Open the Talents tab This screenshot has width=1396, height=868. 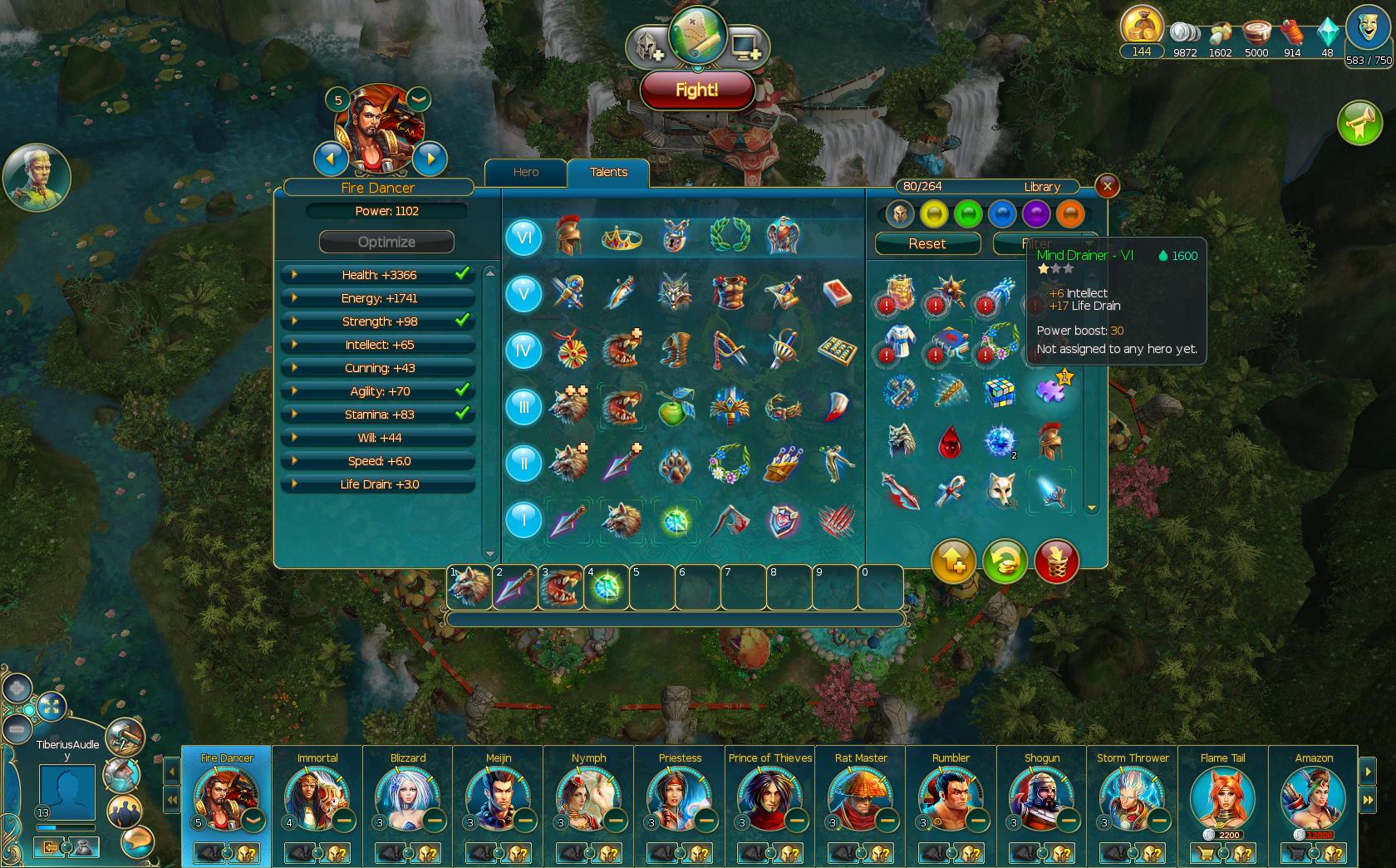click(x=608, y=172)
